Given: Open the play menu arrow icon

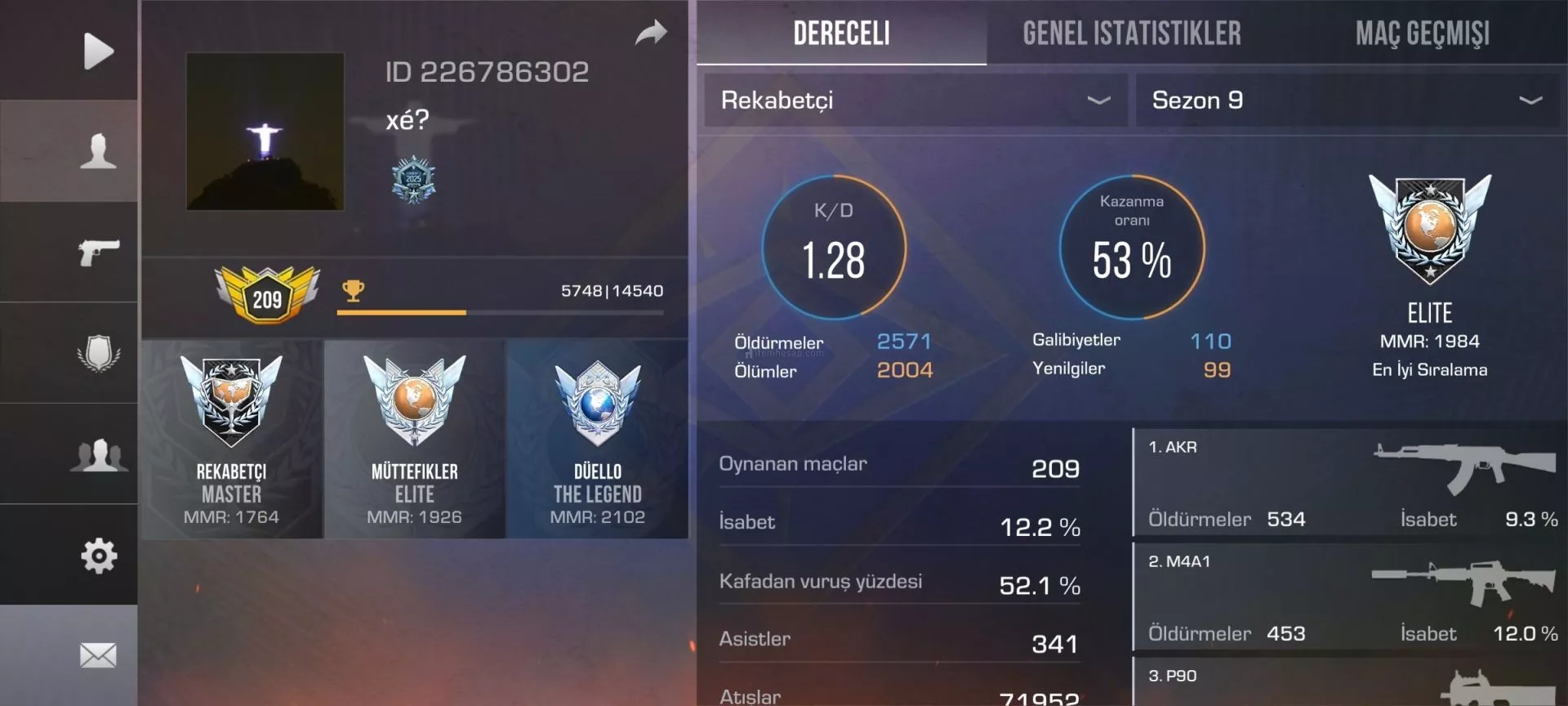Looking at the screenshot, I should [x=98, y=51].
